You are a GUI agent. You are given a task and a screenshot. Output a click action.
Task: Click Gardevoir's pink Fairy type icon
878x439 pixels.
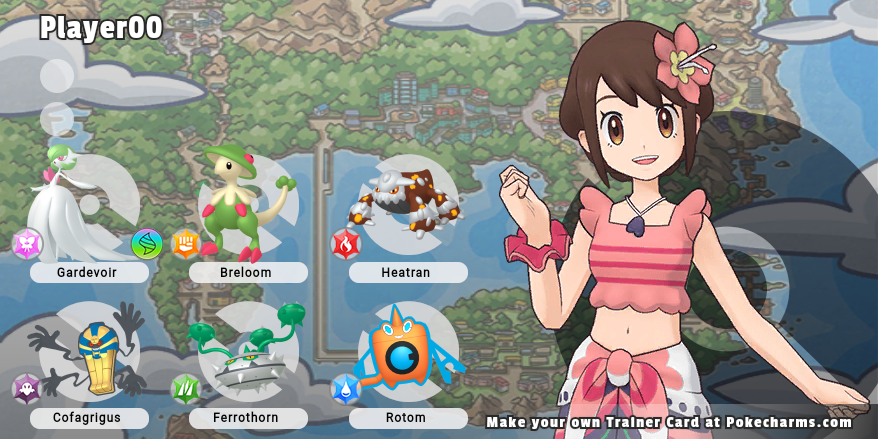pyautogui.click(x=27, y=244)
